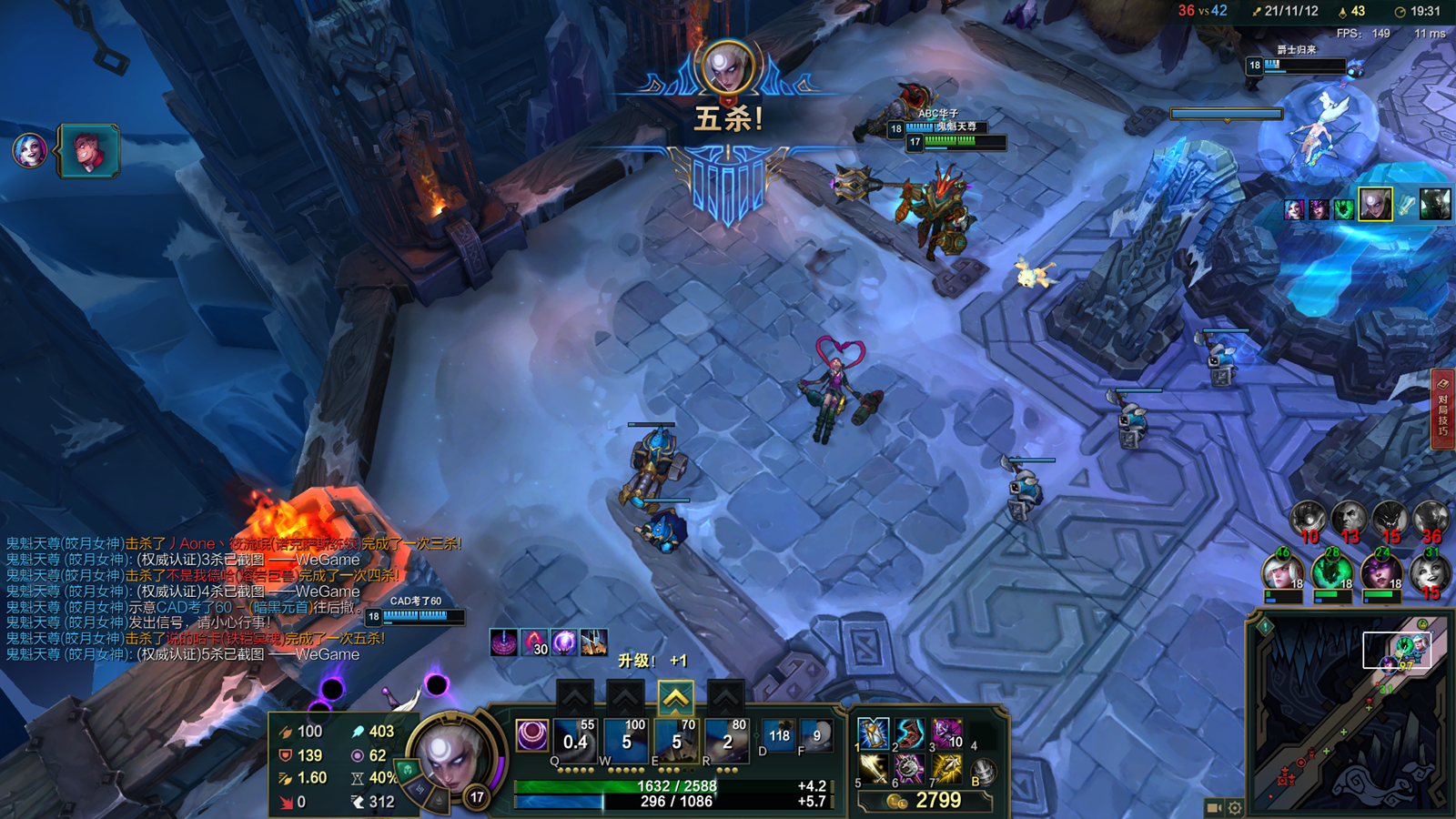Select the purple item with 10 stacks

[x=946, y=733]
